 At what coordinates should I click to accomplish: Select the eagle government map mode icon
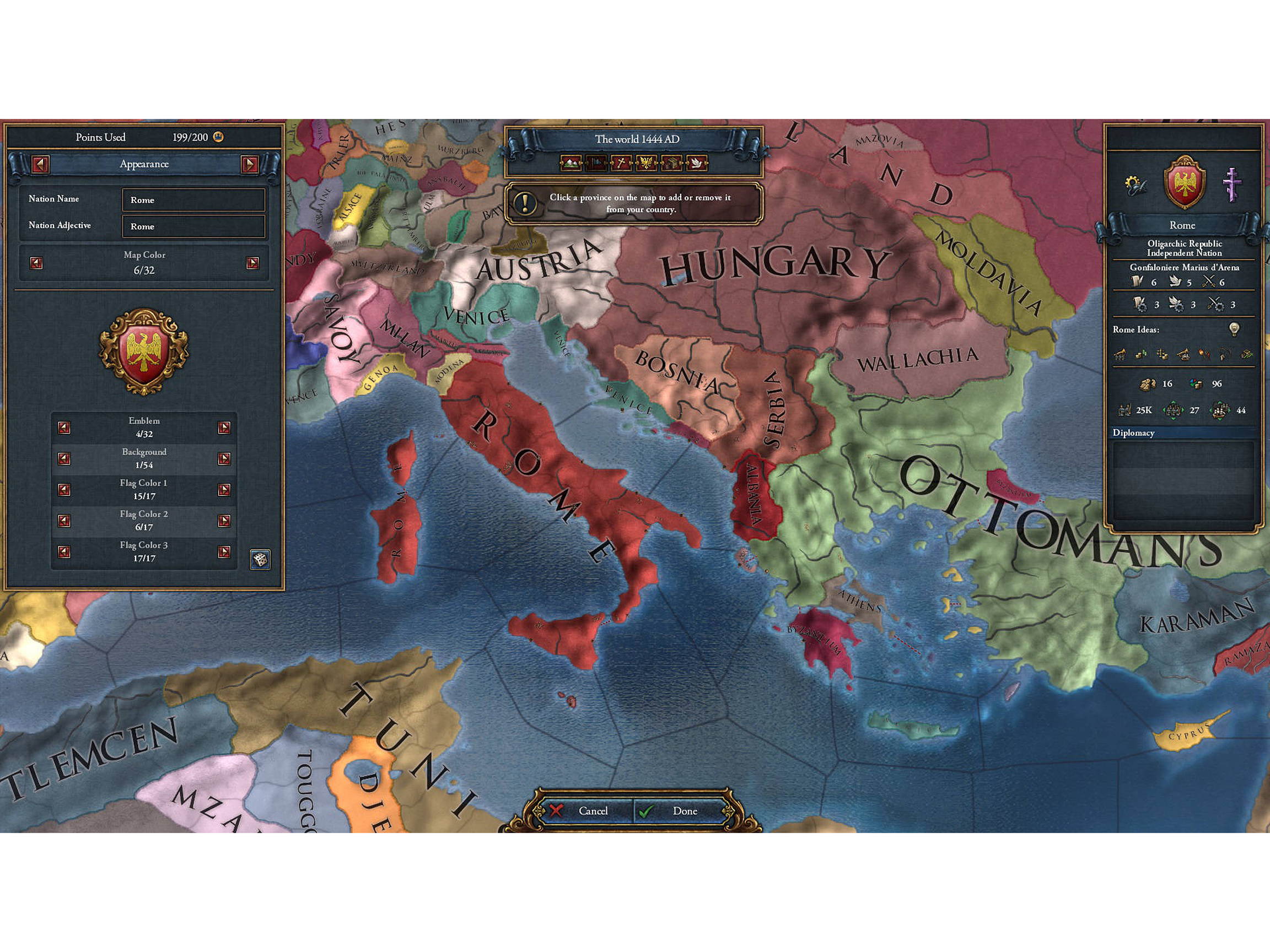click(647, 164)
